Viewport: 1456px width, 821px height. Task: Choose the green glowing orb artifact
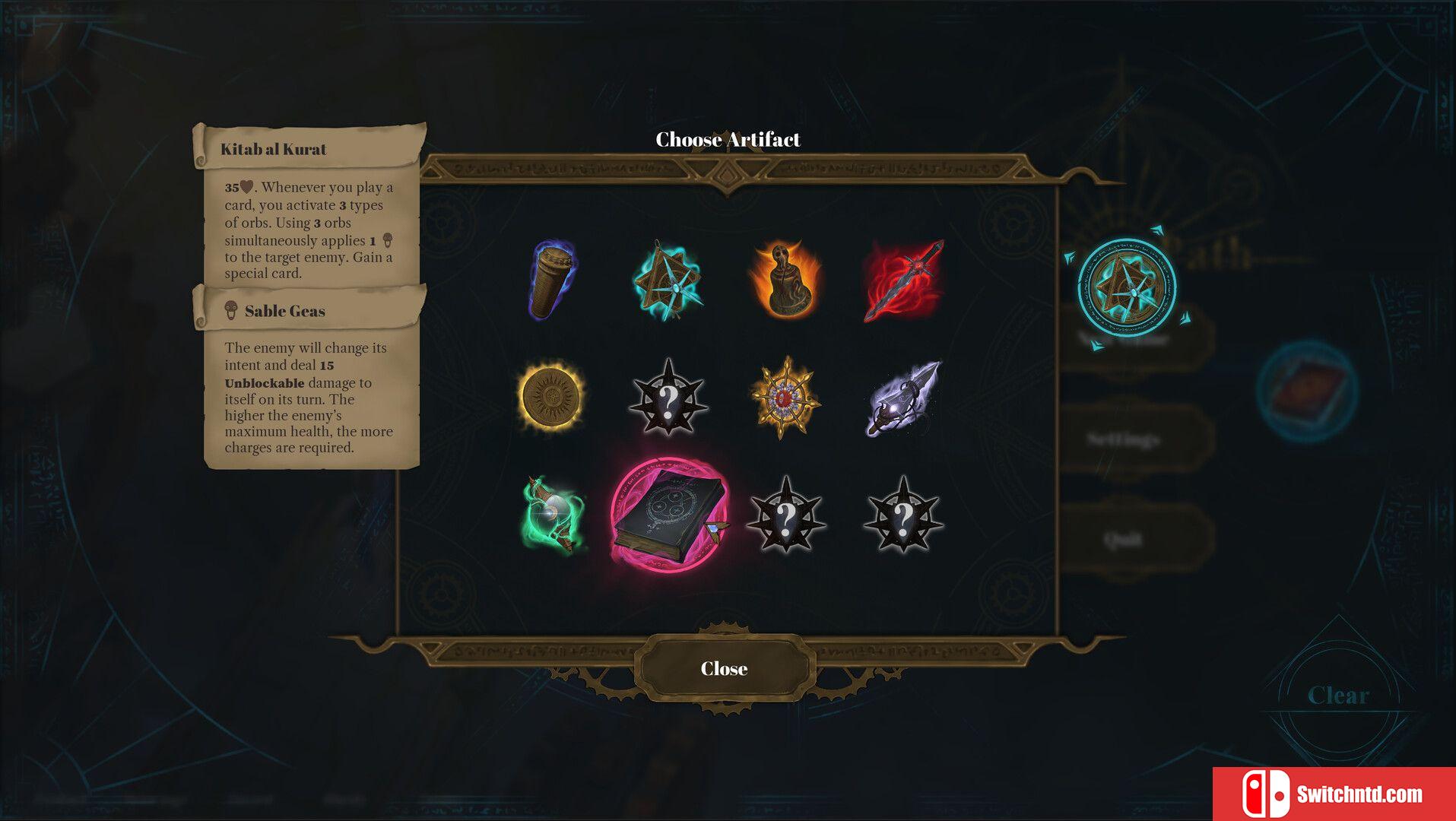point(554,515)
